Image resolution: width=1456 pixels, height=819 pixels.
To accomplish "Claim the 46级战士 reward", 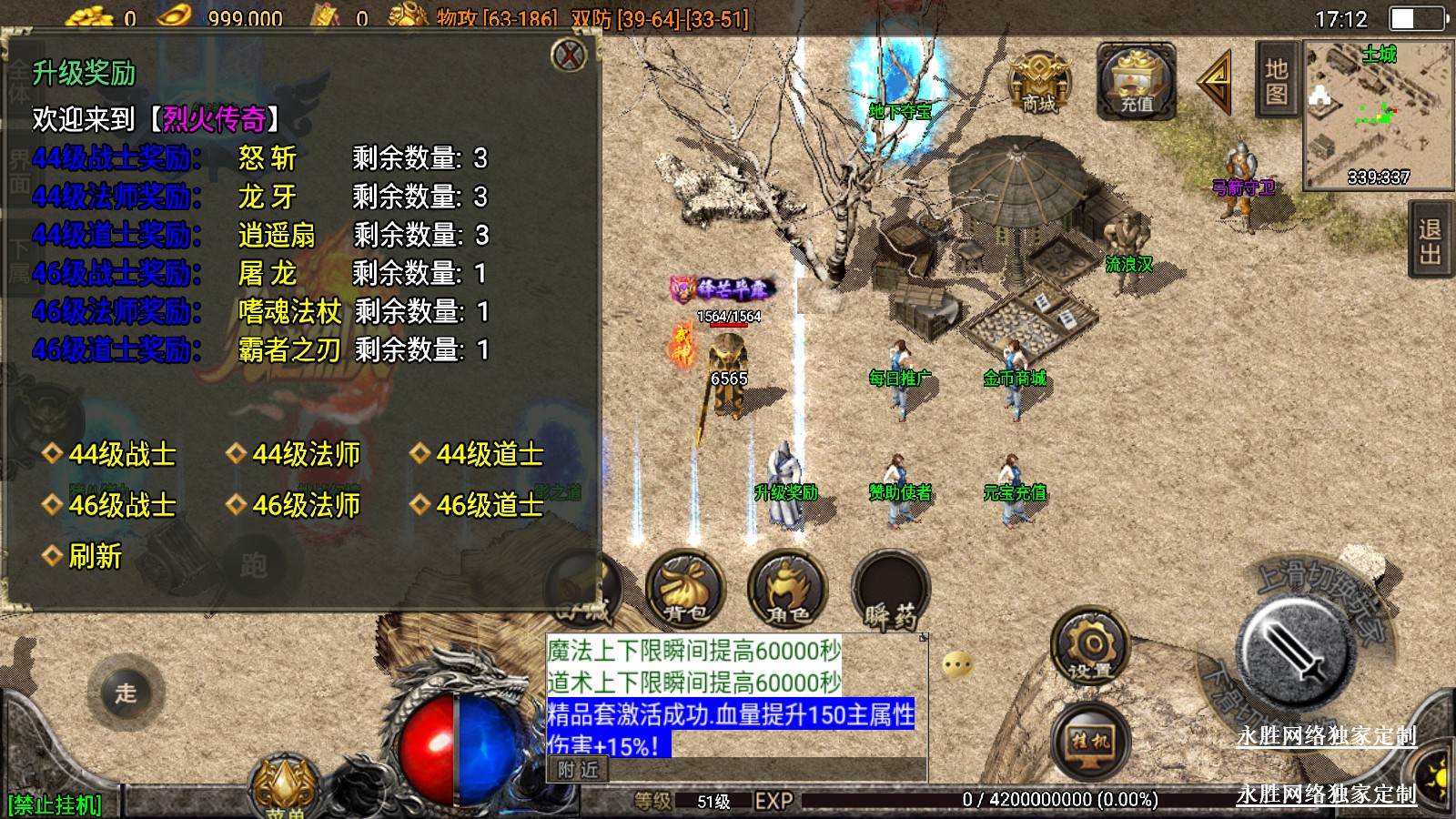I will pyautogui.click(x=121, y=505).
